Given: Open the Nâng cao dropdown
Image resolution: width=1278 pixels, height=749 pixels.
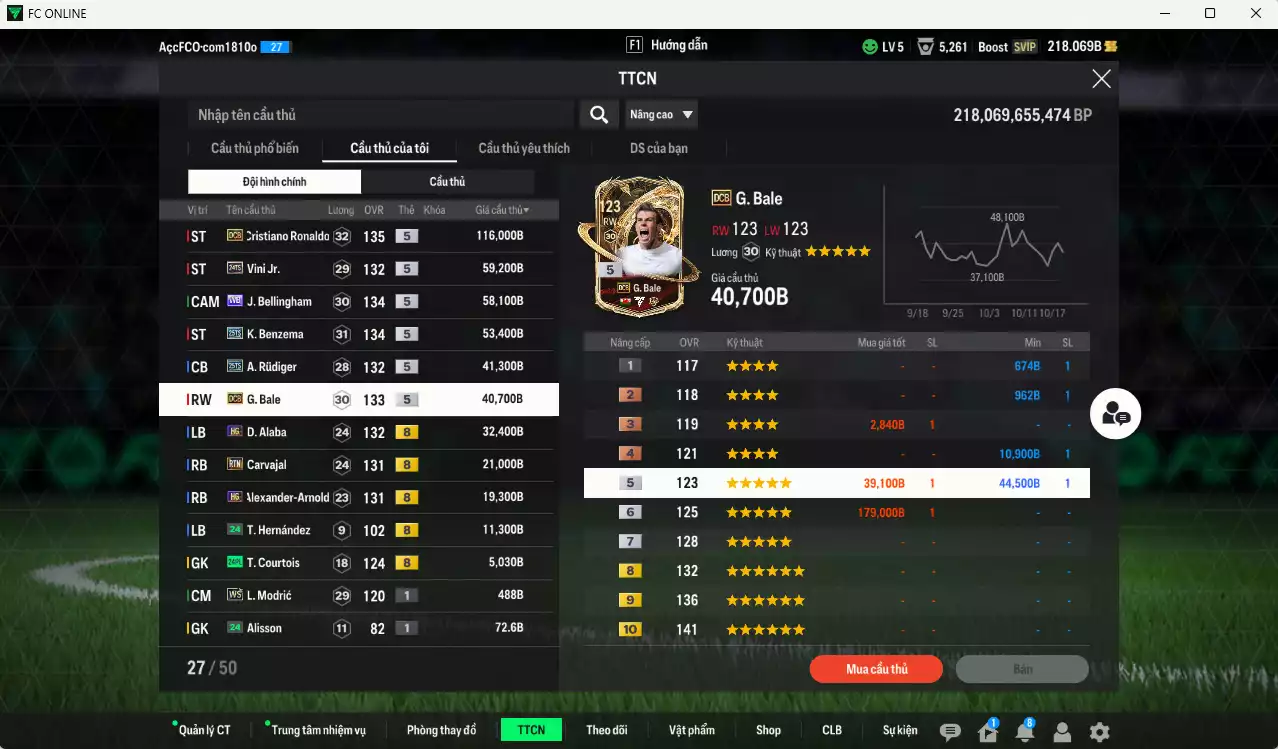Looking at the screenshot, I should (x=661, y=115).
